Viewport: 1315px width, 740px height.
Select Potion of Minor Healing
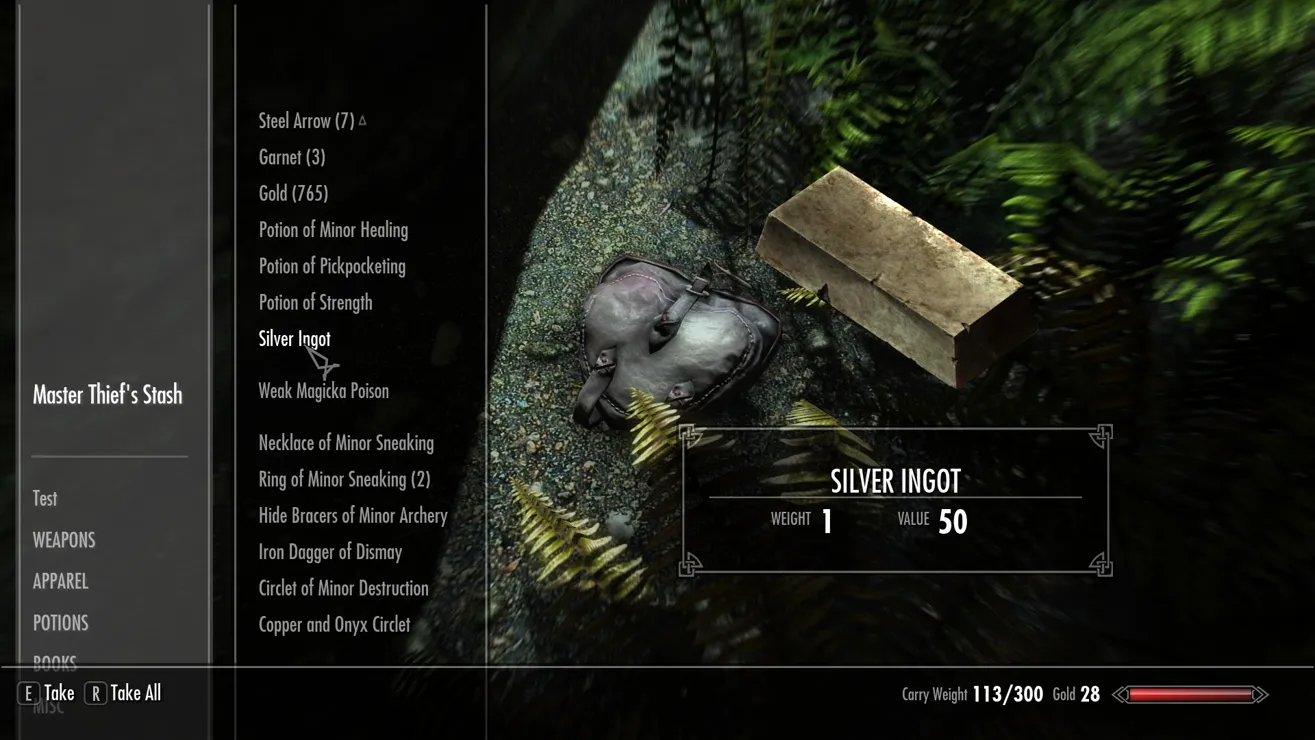pos(333,230)
